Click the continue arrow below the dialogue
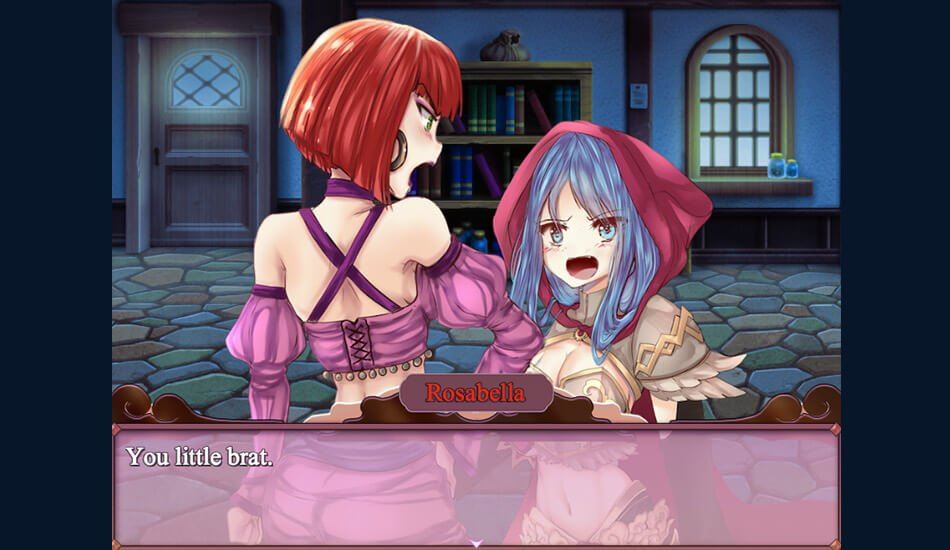950x550 pixels. click(x=476, y=543)
